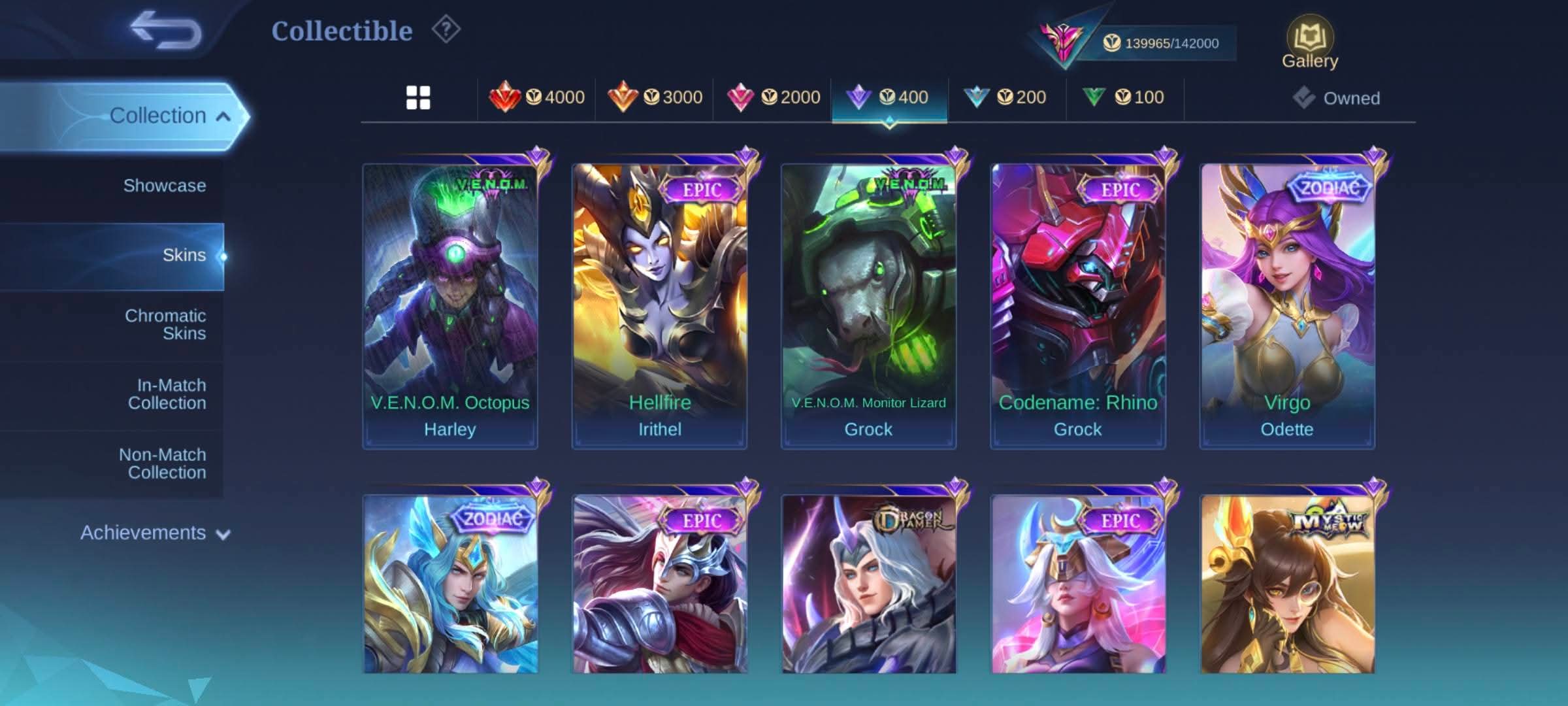Go back using the return arrow
The height and width of the screenshot is (706, 1568).
pyautogui.click(x=166, y=30)
